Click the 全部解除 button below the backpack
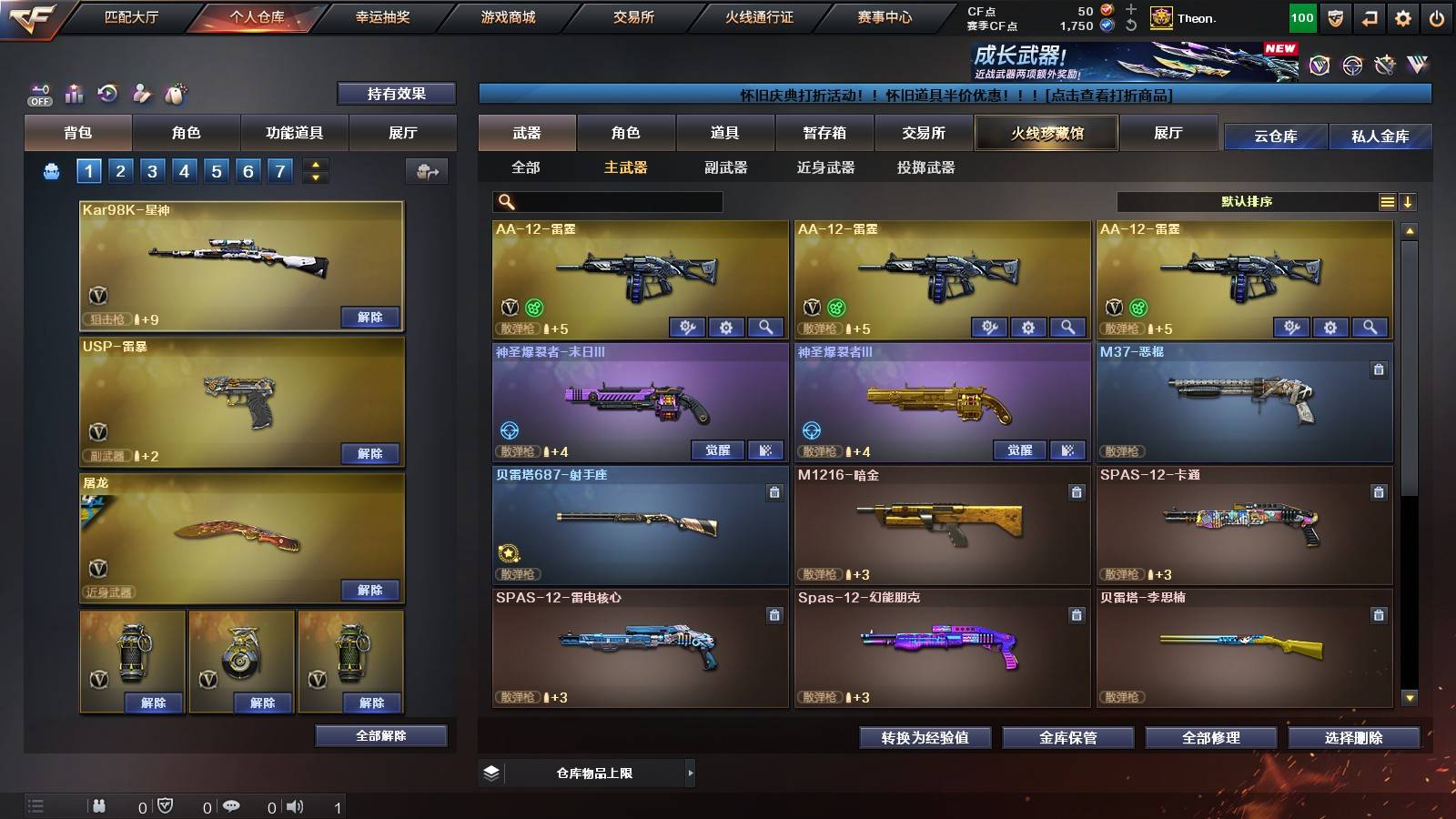This screenshot has width=1456, height=819. click(380, 735)
